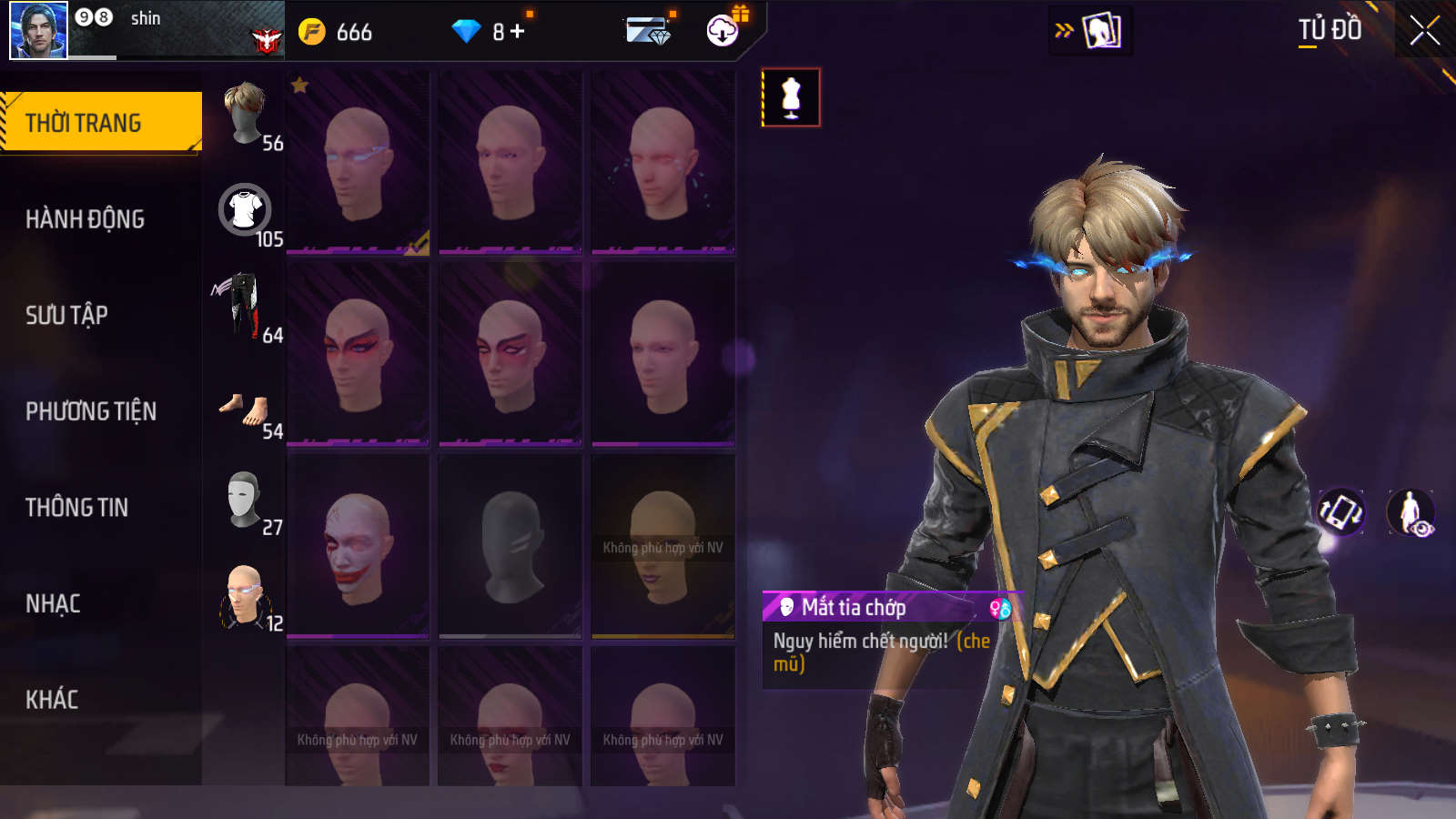Select the white t-shirt tops category

tap(245, 210)
